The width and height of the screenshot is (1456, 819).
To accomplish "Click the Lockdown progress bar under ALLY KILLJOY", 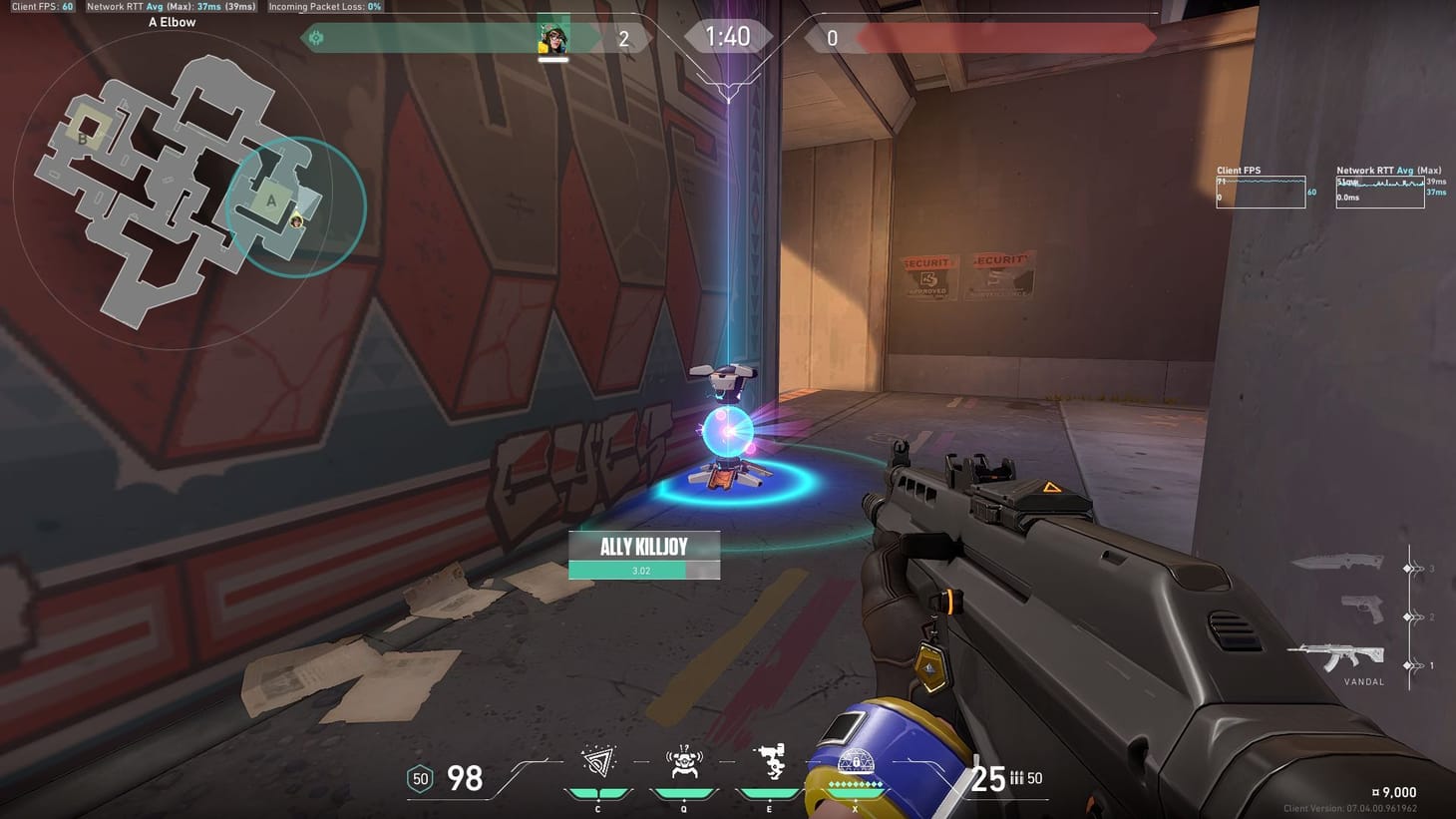I will pyautogui.click(x=643, y=571).
